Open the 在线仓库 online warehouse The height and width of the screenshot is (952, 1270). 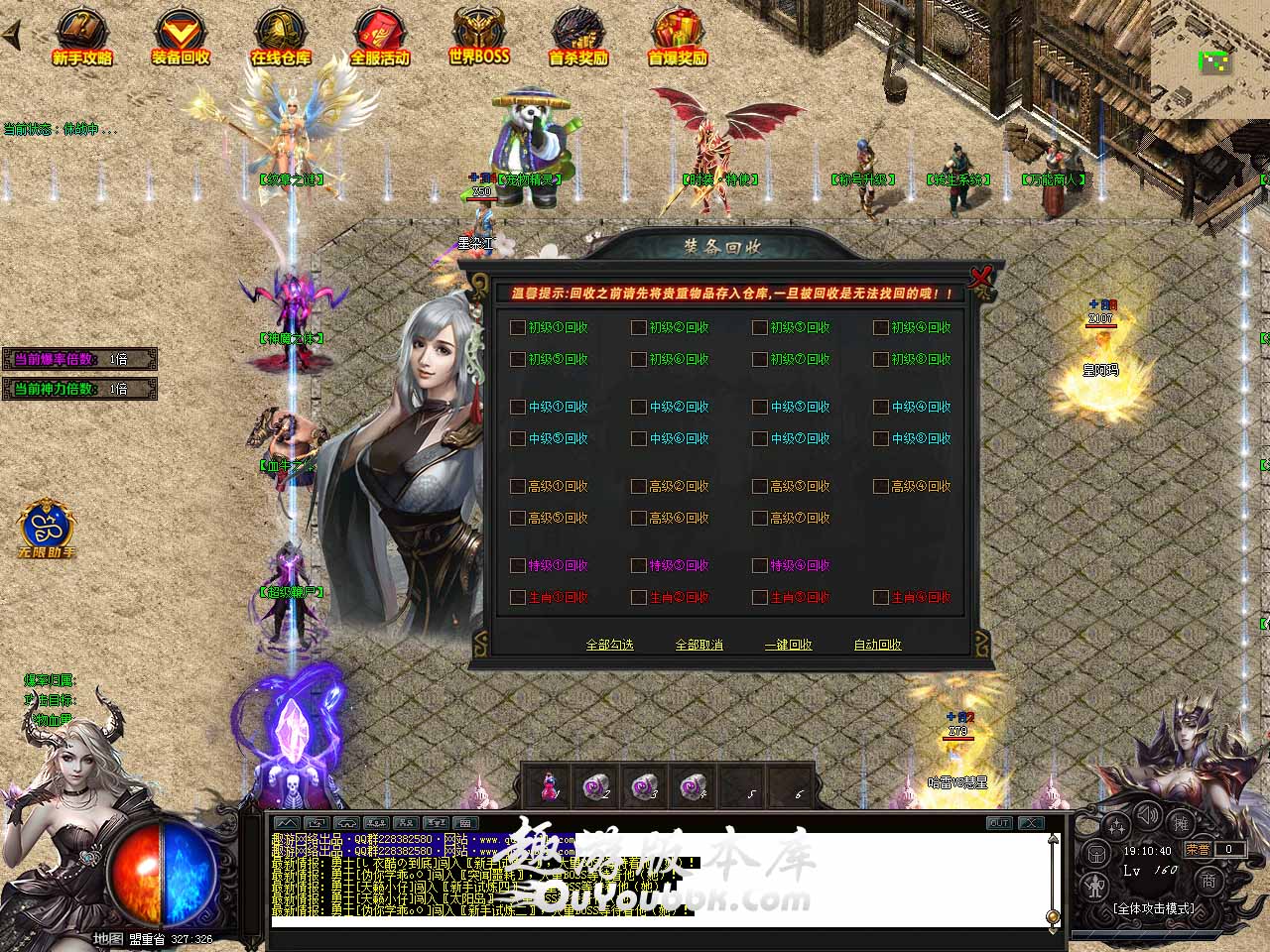(281, 38)
